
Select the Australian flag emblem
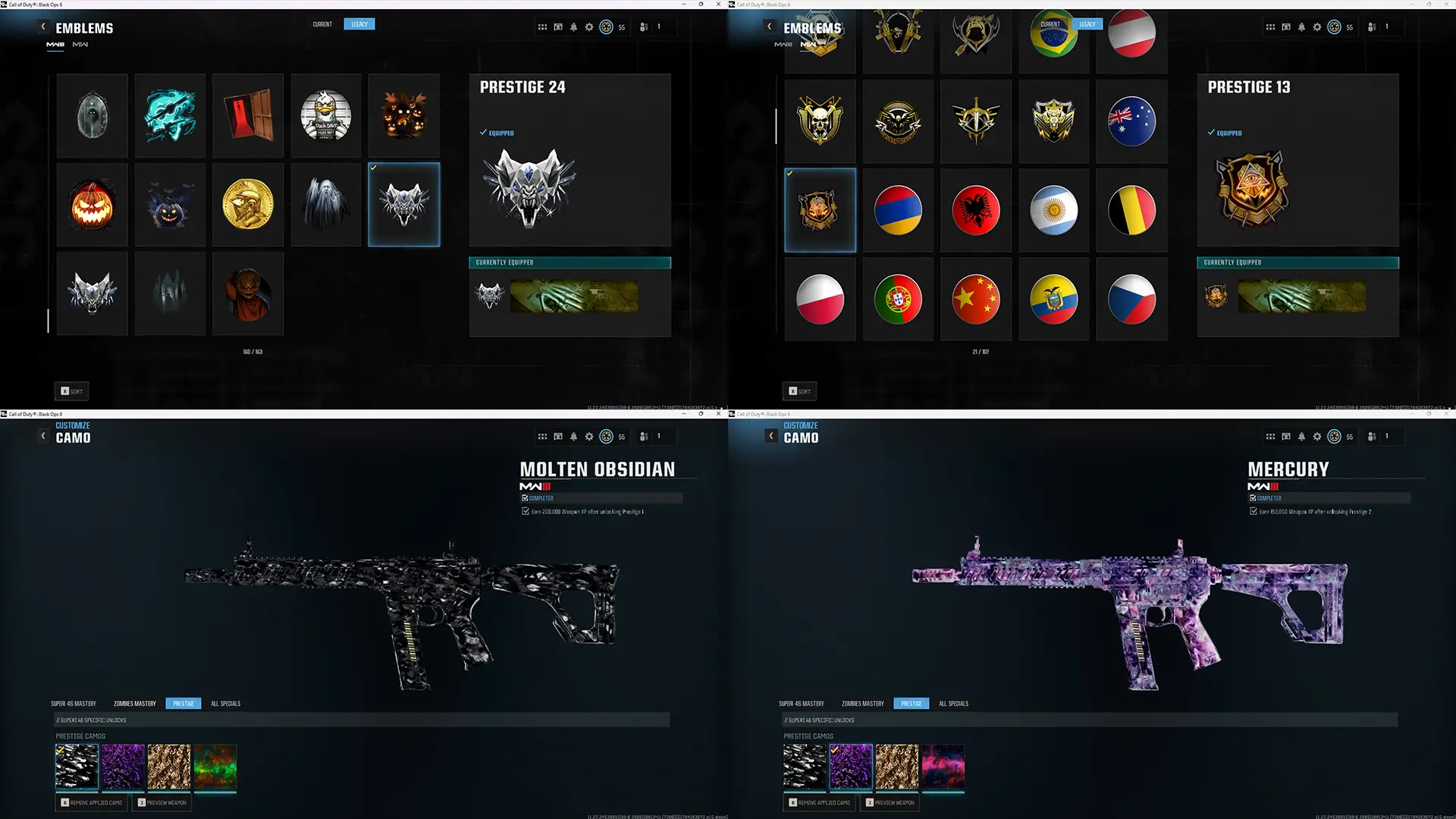(x=1131, y=121)
